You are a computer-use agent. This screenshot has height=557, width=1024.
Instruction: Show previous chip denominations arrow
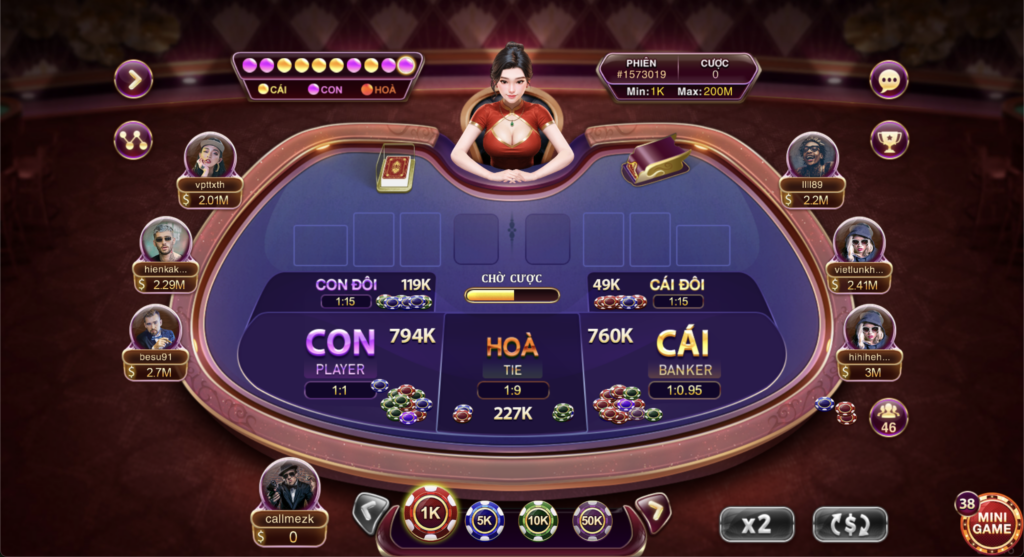(371, 514)
